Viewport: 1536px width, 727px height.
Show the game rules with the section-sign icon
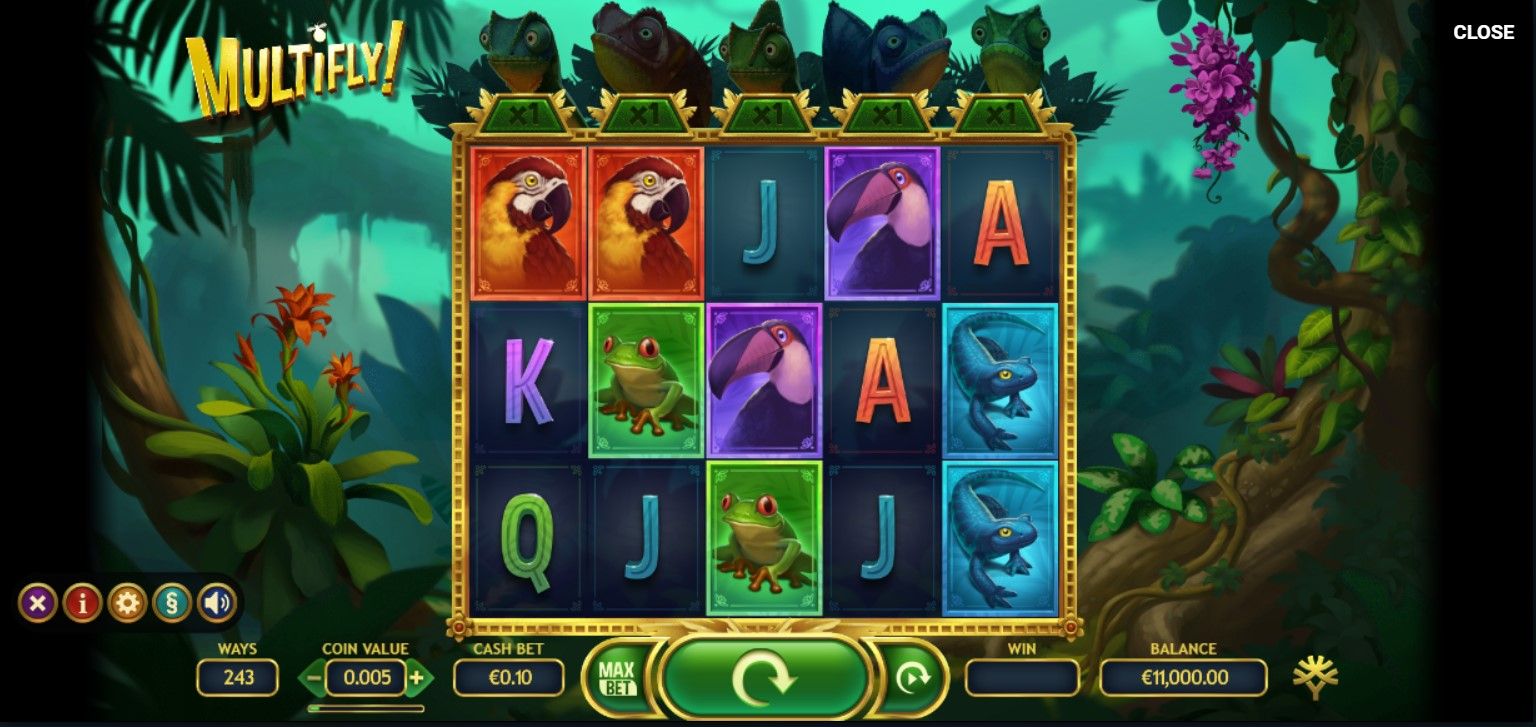tap(172, 603)
